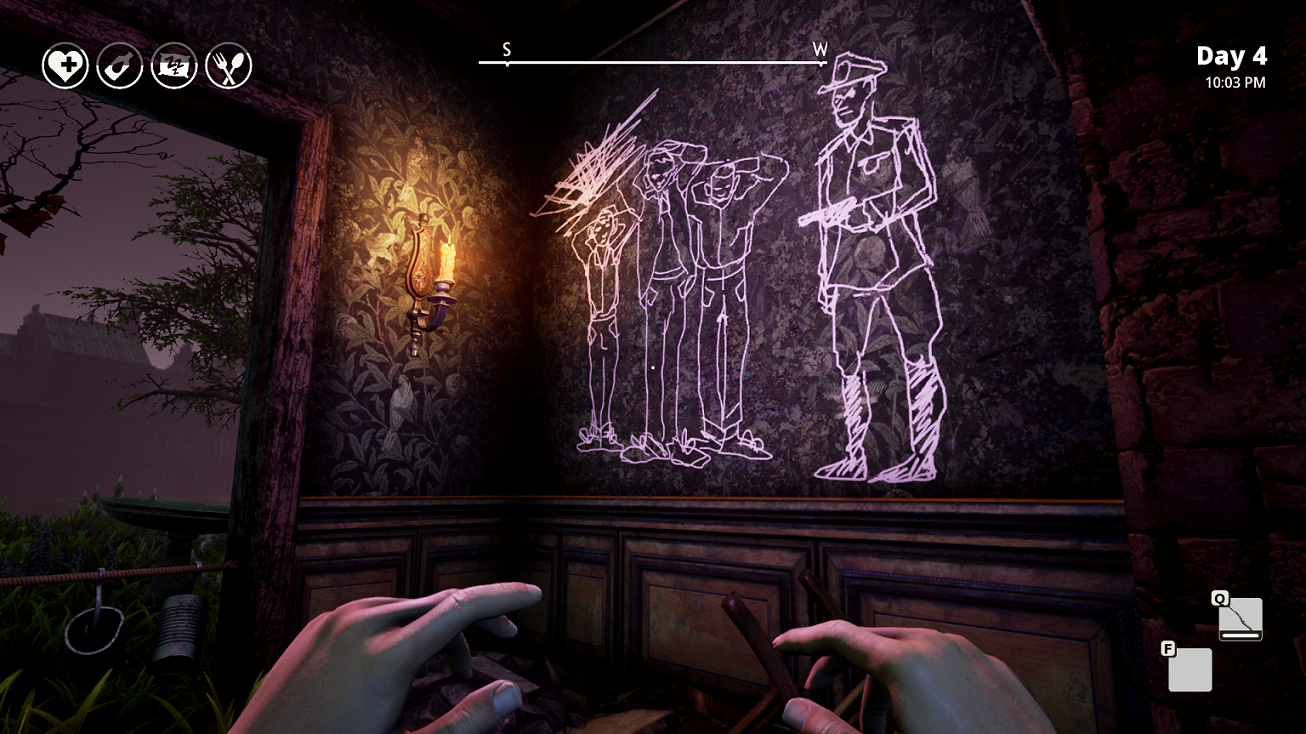Screen dimensions: 1306x734
Task: Click the sleep pillow status icon
Action: point(174,65)
